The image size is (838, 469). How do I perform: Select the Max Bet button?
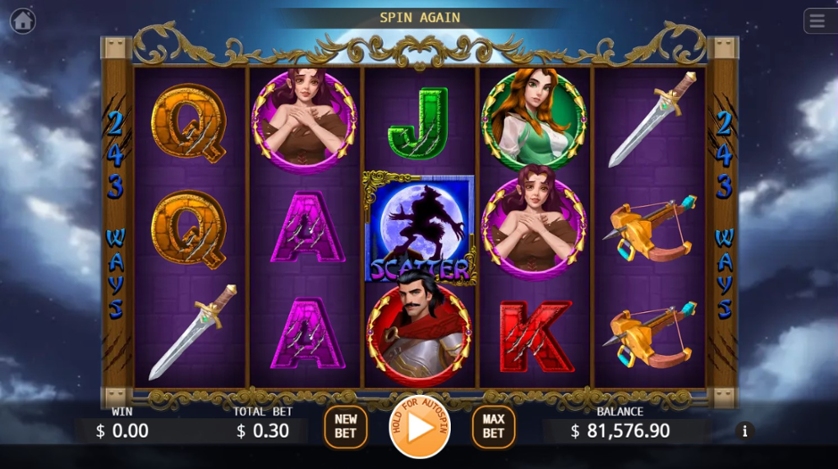(493, 427)
